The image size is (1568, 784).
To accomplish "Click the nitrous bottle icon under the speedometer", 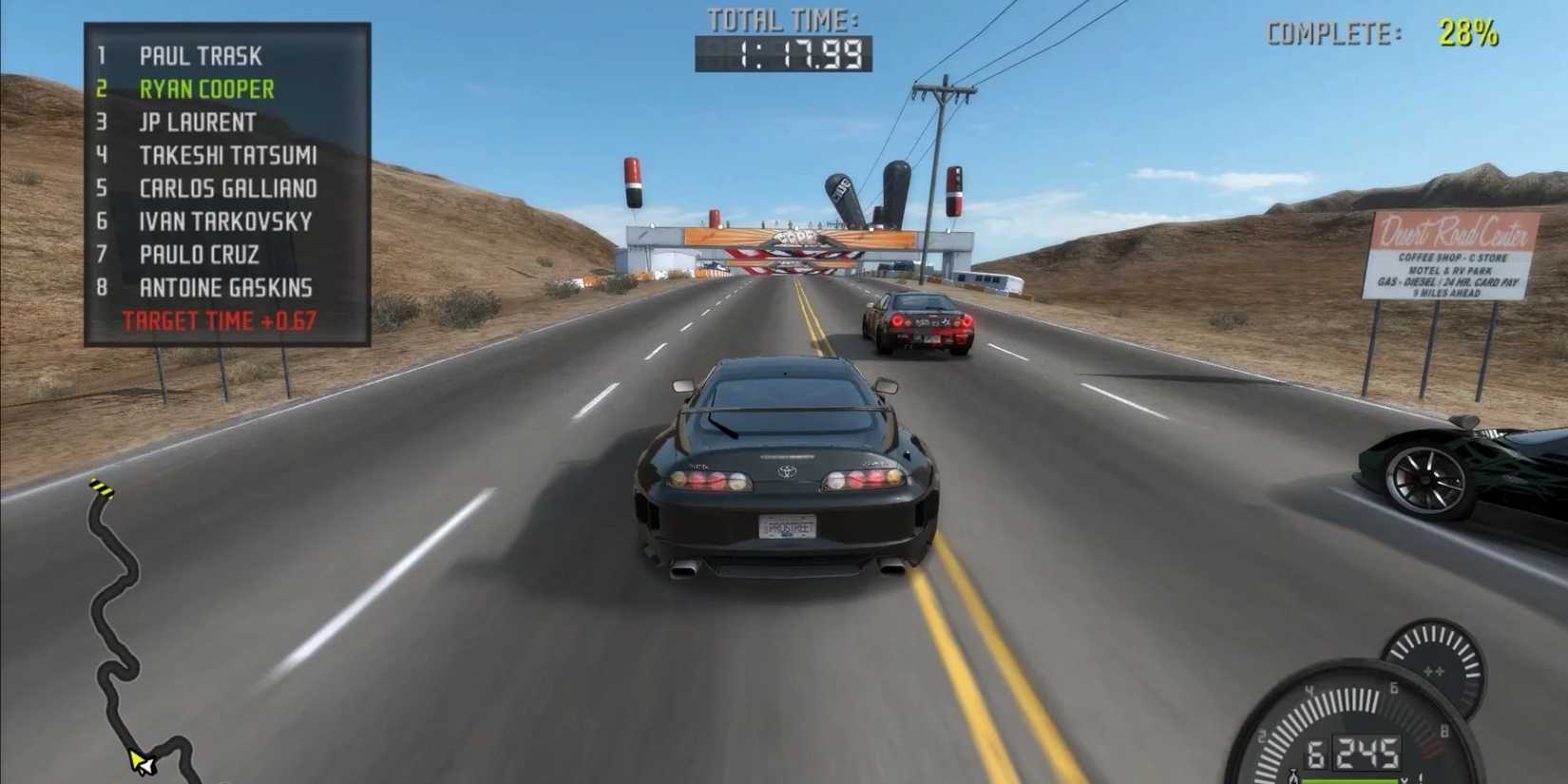I will click(x=1293, y=777).
